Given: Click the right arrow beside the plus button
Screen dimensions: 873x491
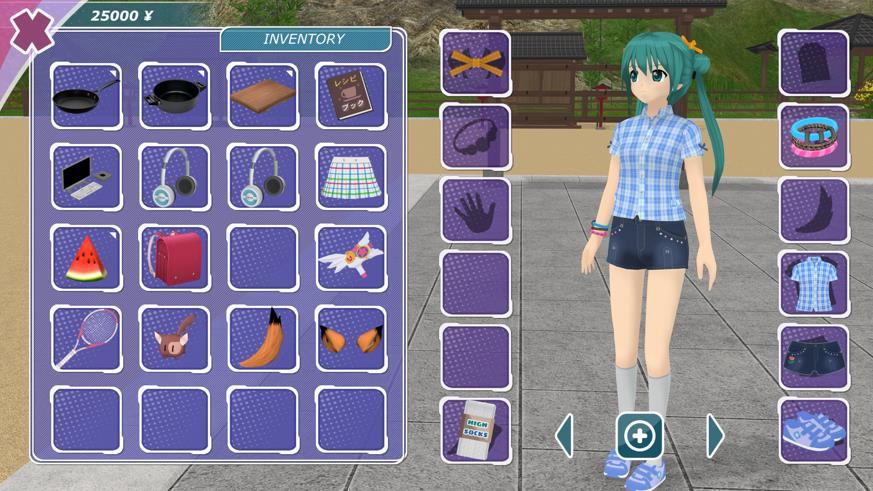Looking at the screenshot, I should coord(715,436).
